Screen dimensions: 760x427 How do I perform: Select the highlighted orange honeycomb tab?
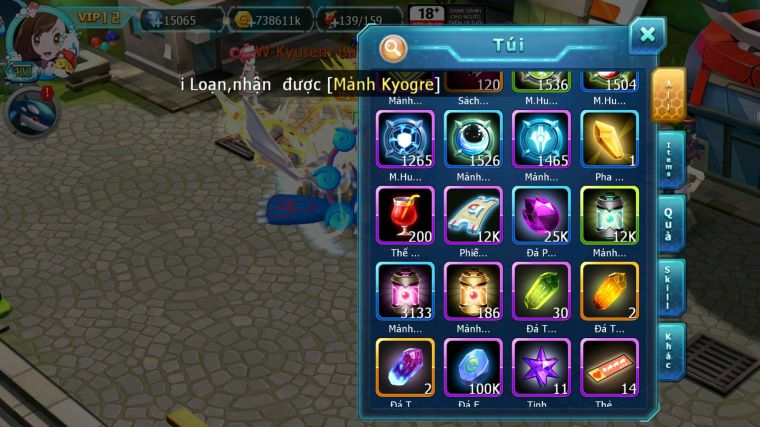668,96
